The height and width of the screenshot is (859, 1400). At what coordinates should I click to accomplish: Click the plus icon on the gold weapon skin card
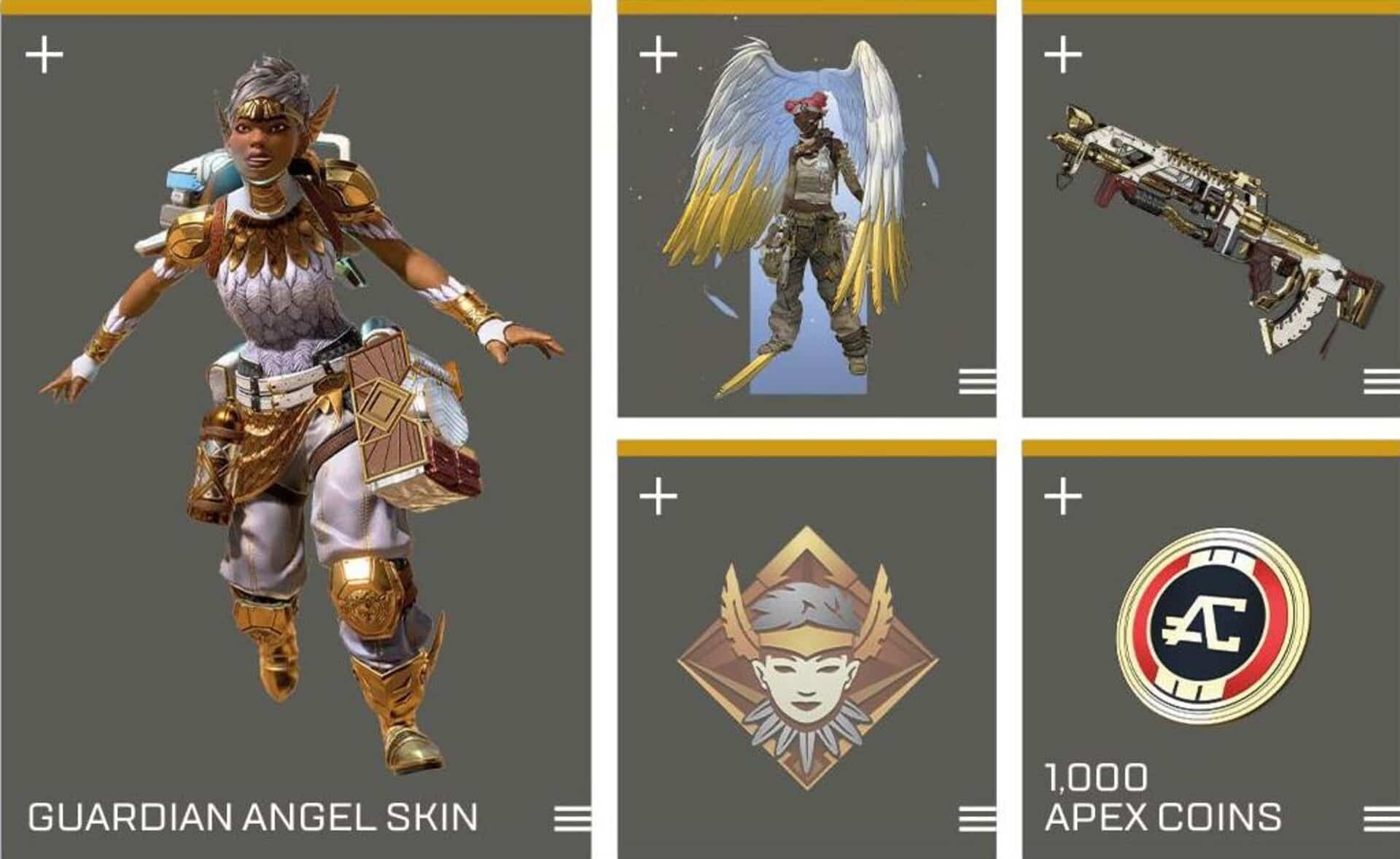point(1062,55)
